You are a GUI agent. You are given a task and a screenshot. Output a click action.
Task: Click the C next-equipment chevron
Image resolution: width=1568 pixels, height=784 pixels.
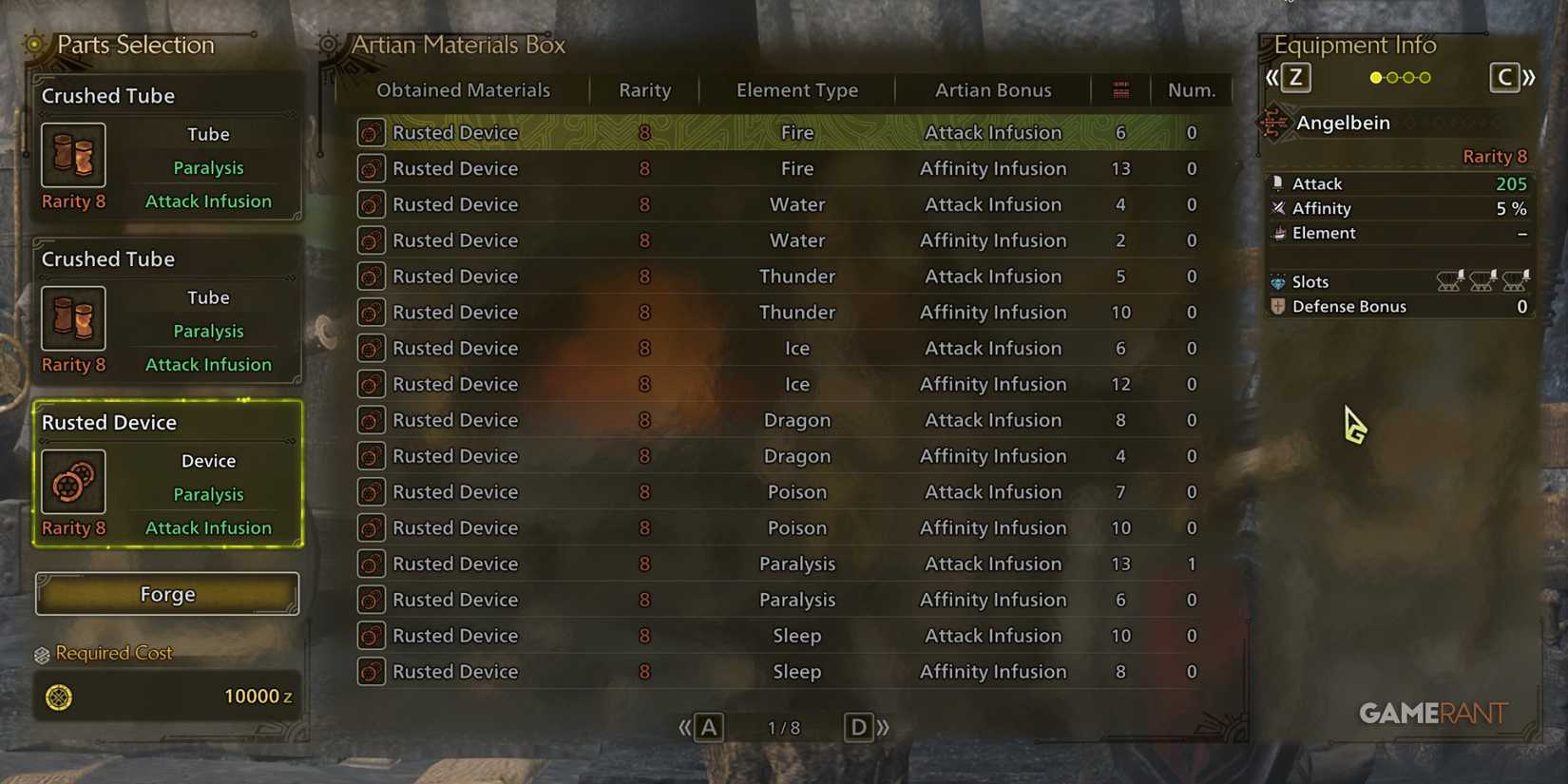pyautogui.click(x=1506, y=77)
